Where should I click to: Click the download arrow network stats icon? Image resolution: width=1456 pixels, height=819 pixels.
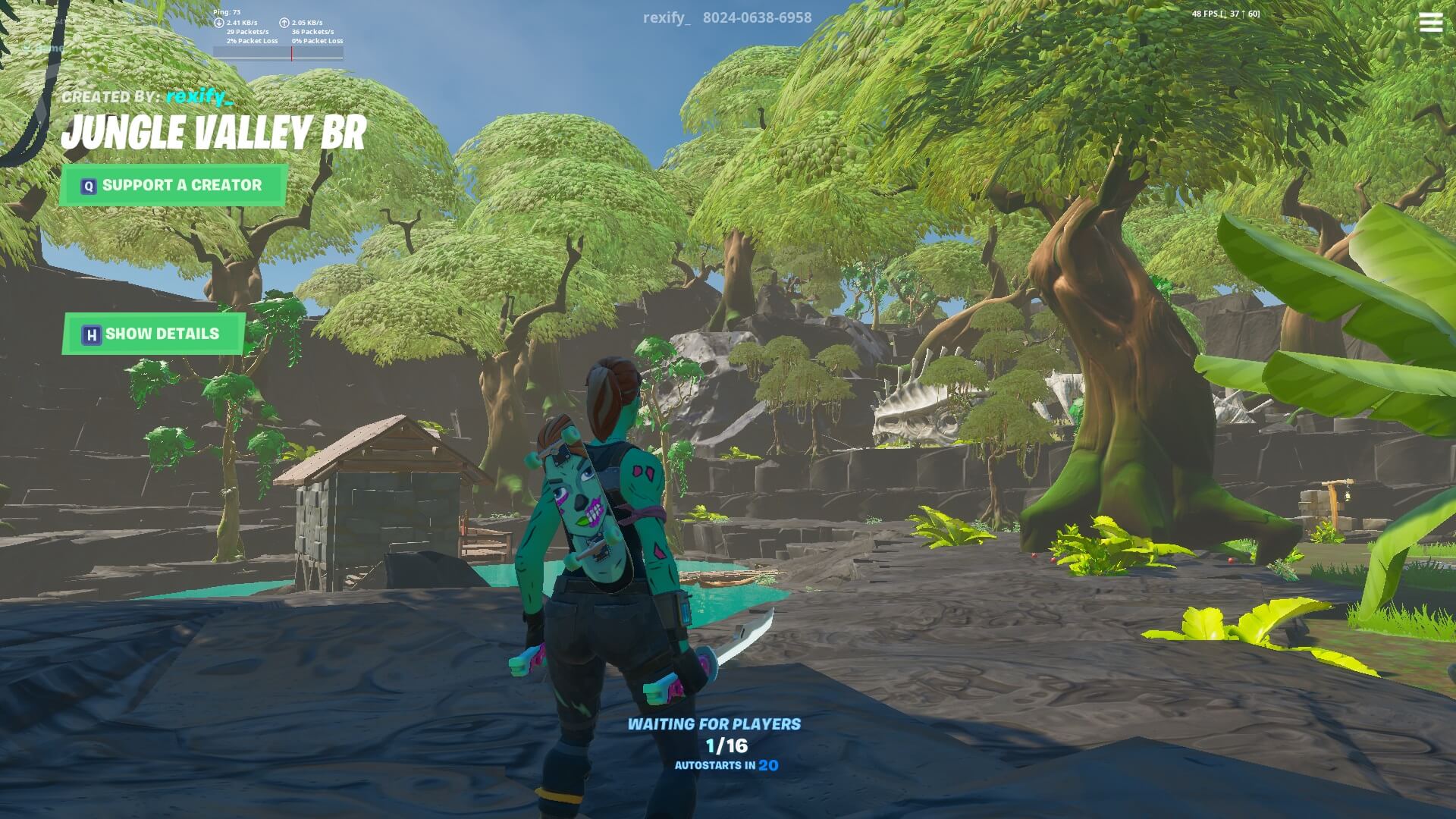click(x=218, y=23)
